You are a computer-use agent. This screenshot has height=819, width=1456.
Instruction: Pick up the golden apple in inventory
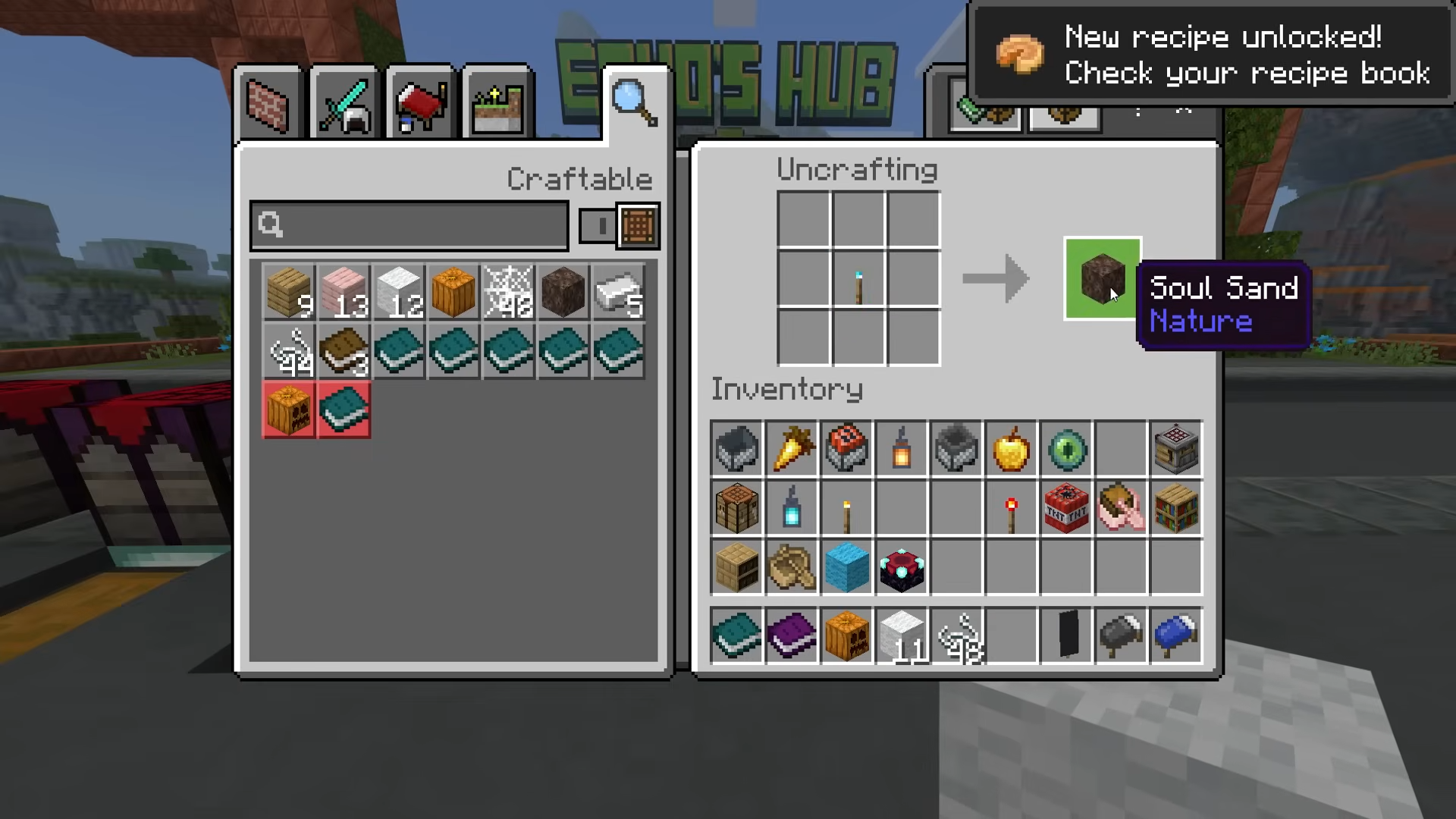pos(1012,449)
